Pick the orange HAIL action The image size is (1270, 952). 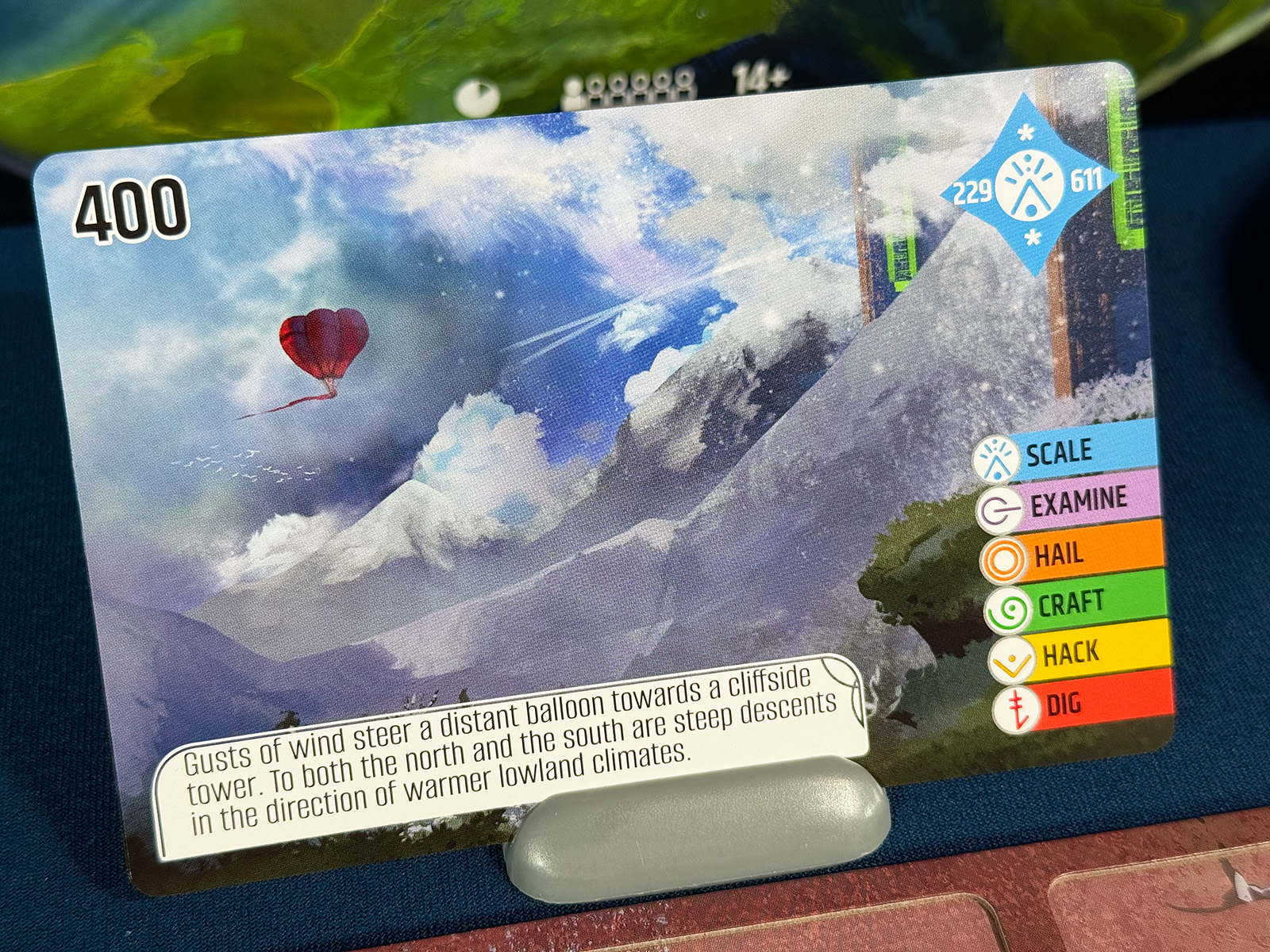coord(1060,555)
